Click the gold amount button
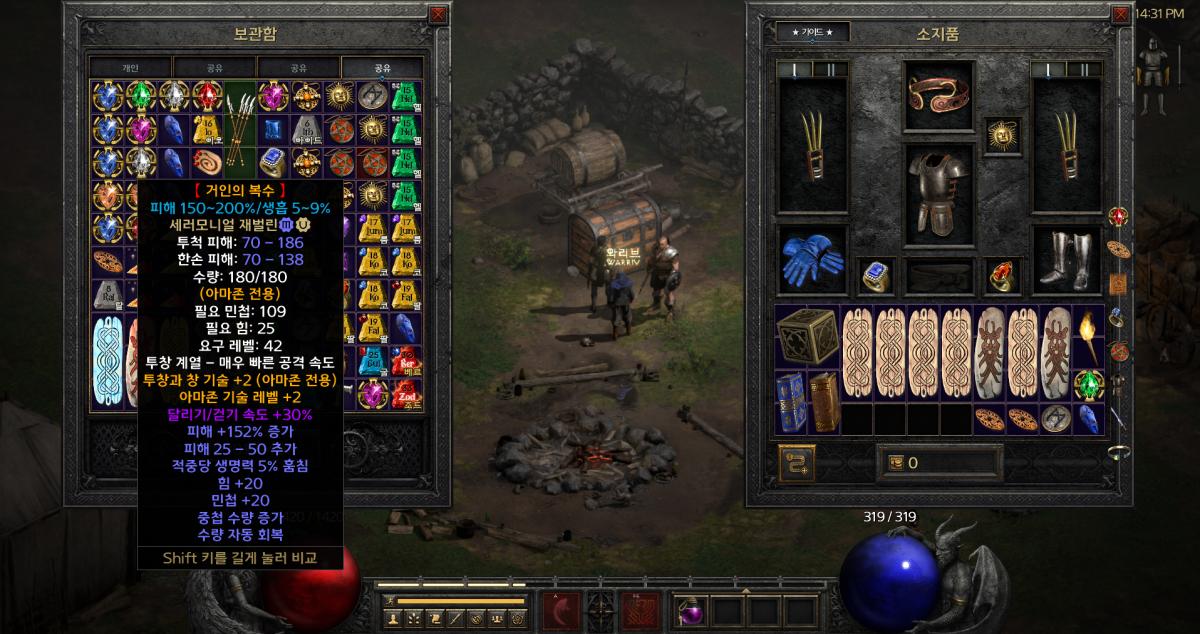 (894, 462)
